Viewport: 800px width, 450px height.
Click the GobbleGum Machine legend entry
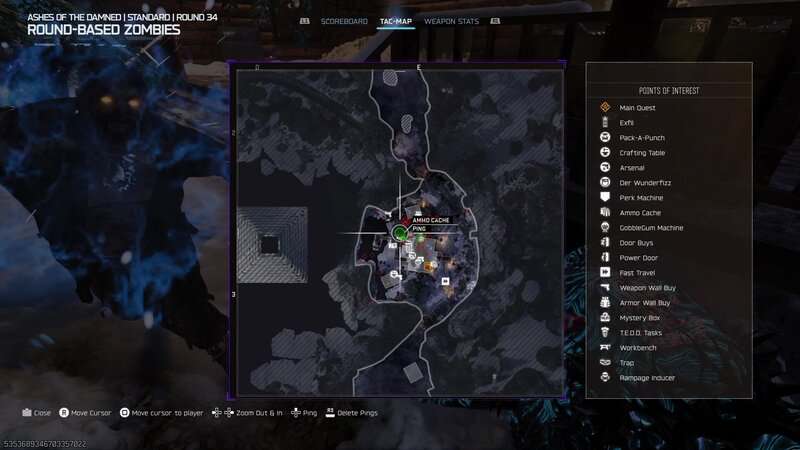coord(651,227)
